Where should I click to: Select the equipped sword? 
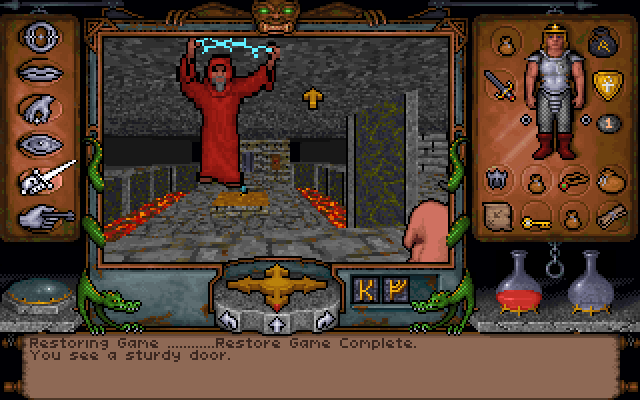tap(498, 86)
